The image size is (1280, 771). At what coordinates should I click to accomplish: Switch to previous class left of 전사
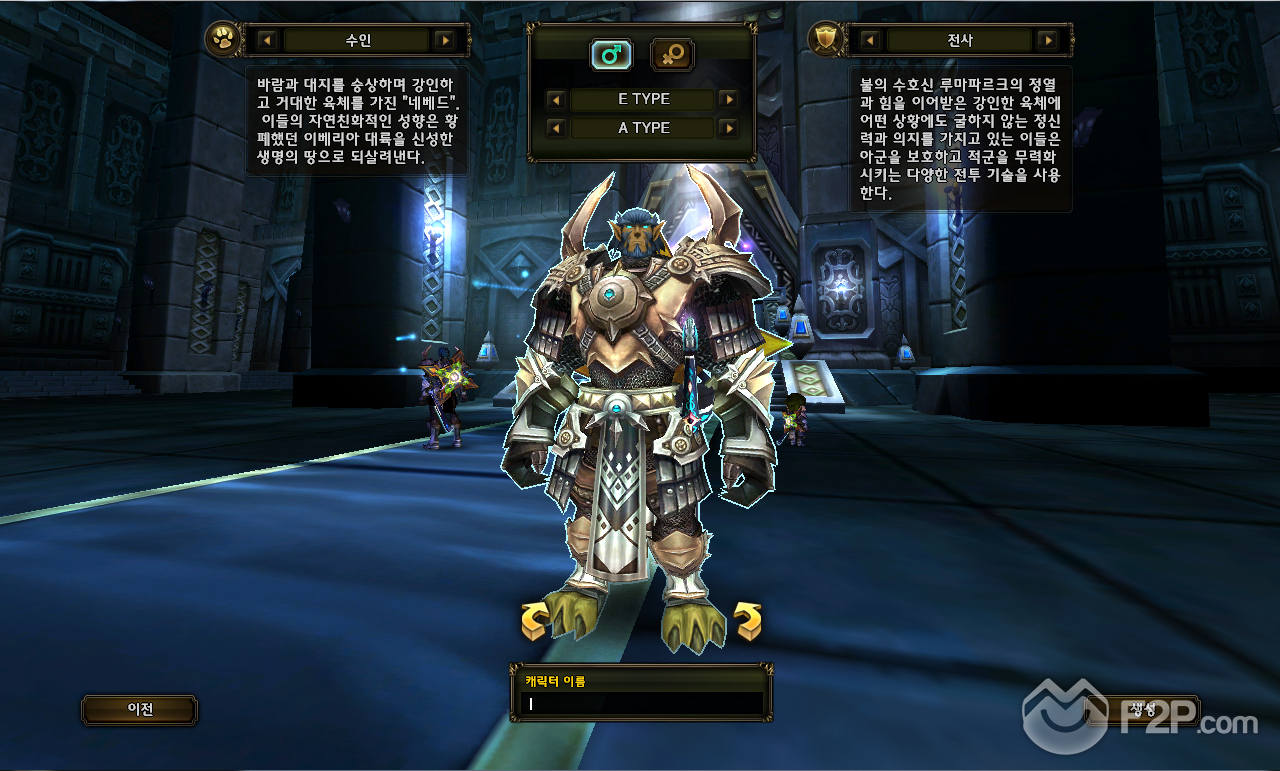870,41
